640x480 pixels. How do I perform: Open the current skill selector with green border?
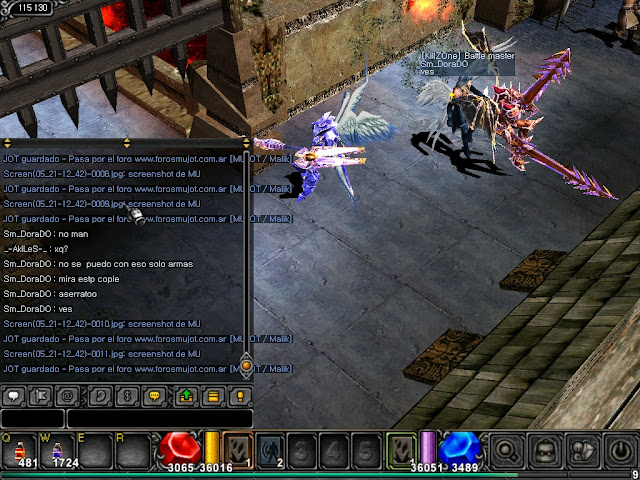click(x=401, y=450)
